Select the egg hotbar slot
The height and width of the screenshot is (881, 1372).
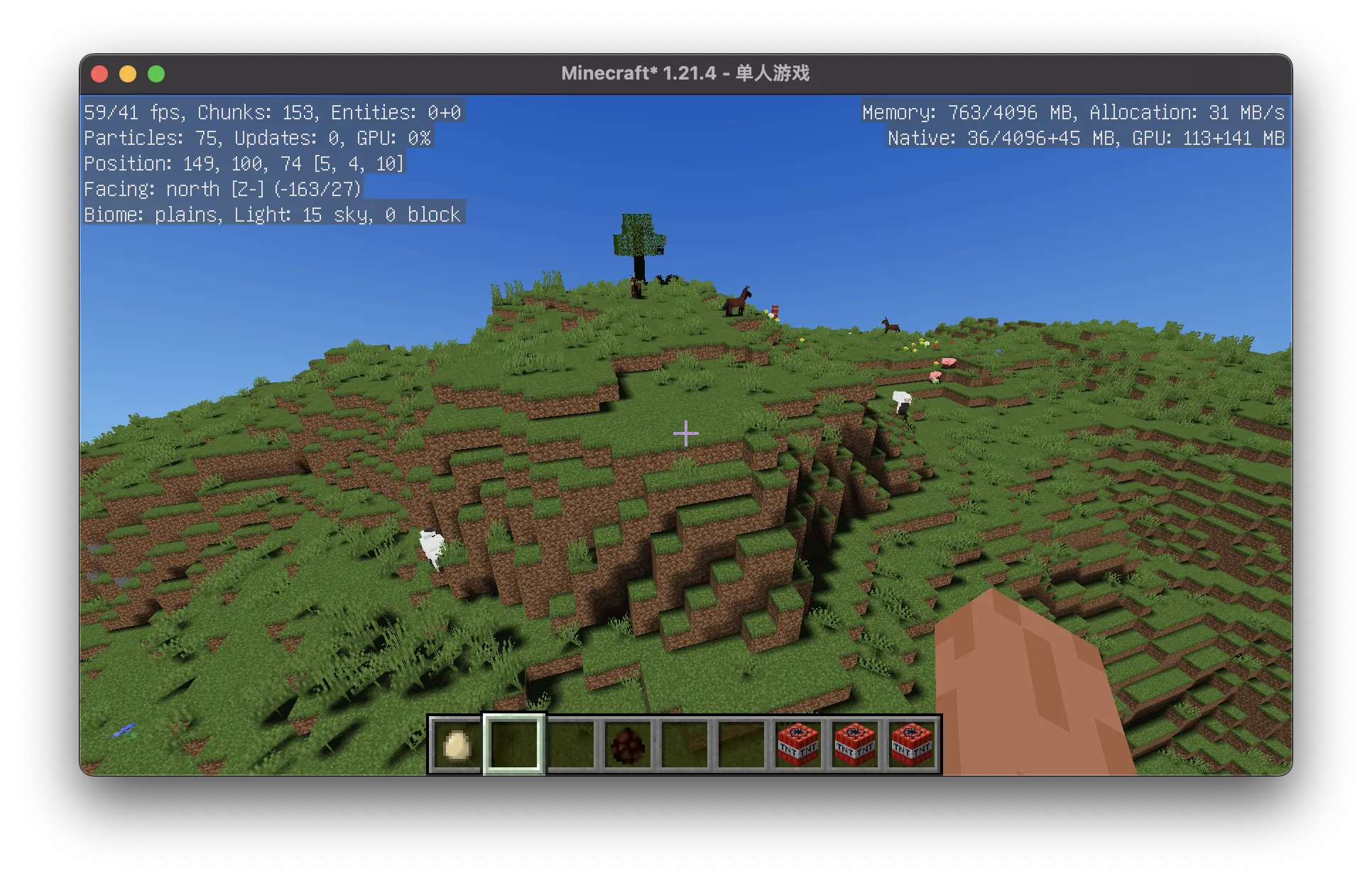click(x=457, y=745)
